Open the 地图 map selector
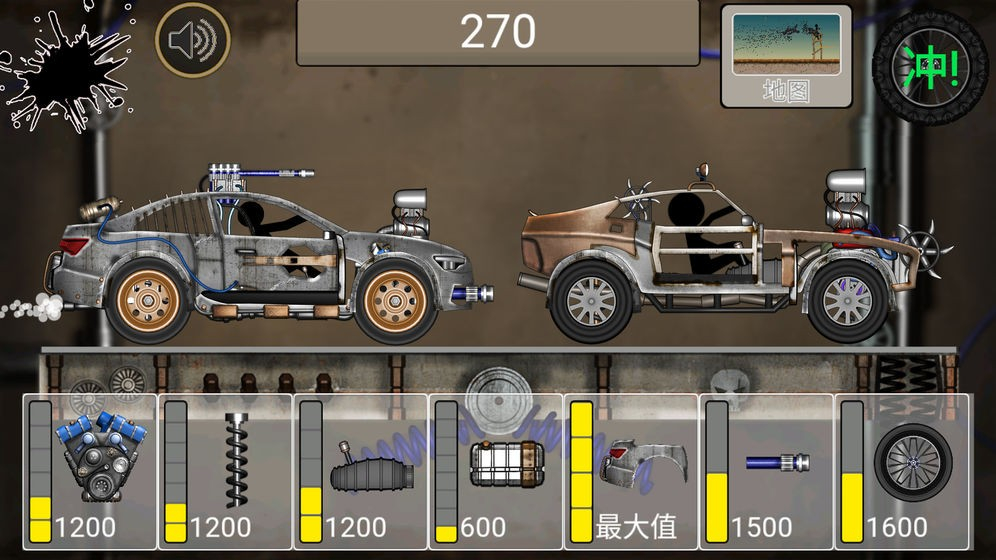Viewport: 996px width, 560px height. (x=786, y=56)
